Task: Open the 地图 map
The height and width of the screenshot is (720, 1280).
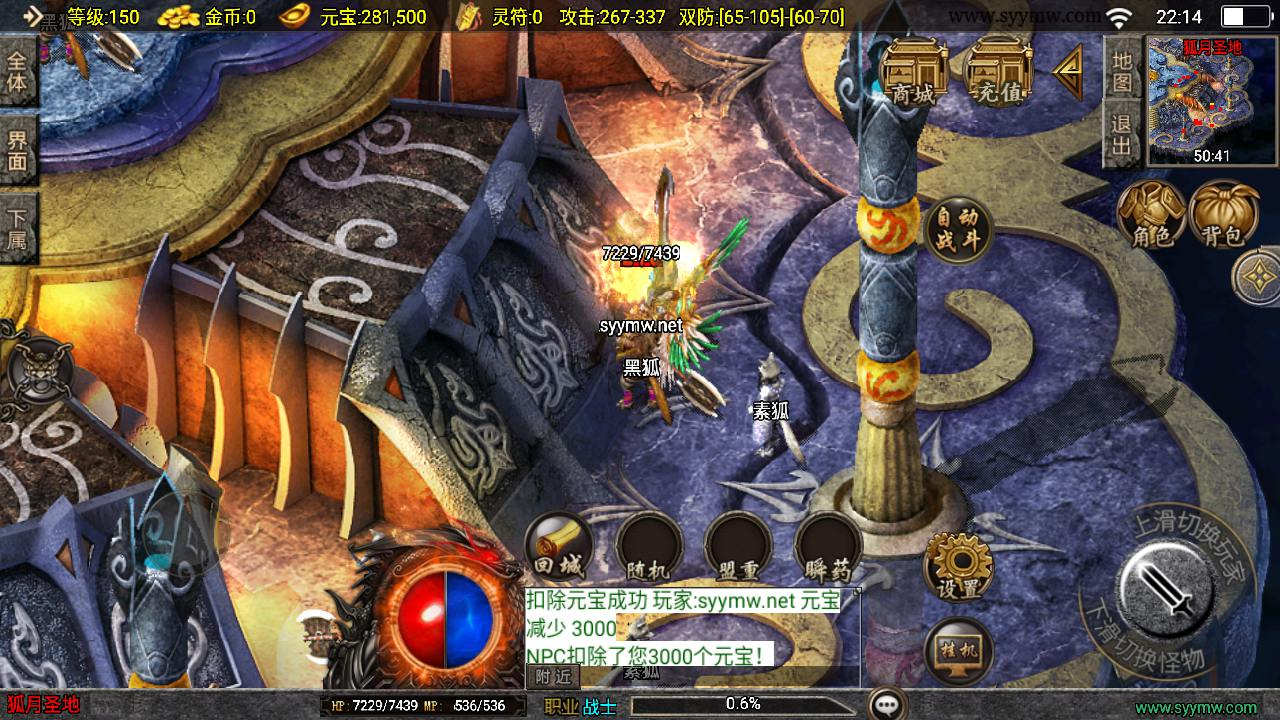Action: tap(1122, 70)
